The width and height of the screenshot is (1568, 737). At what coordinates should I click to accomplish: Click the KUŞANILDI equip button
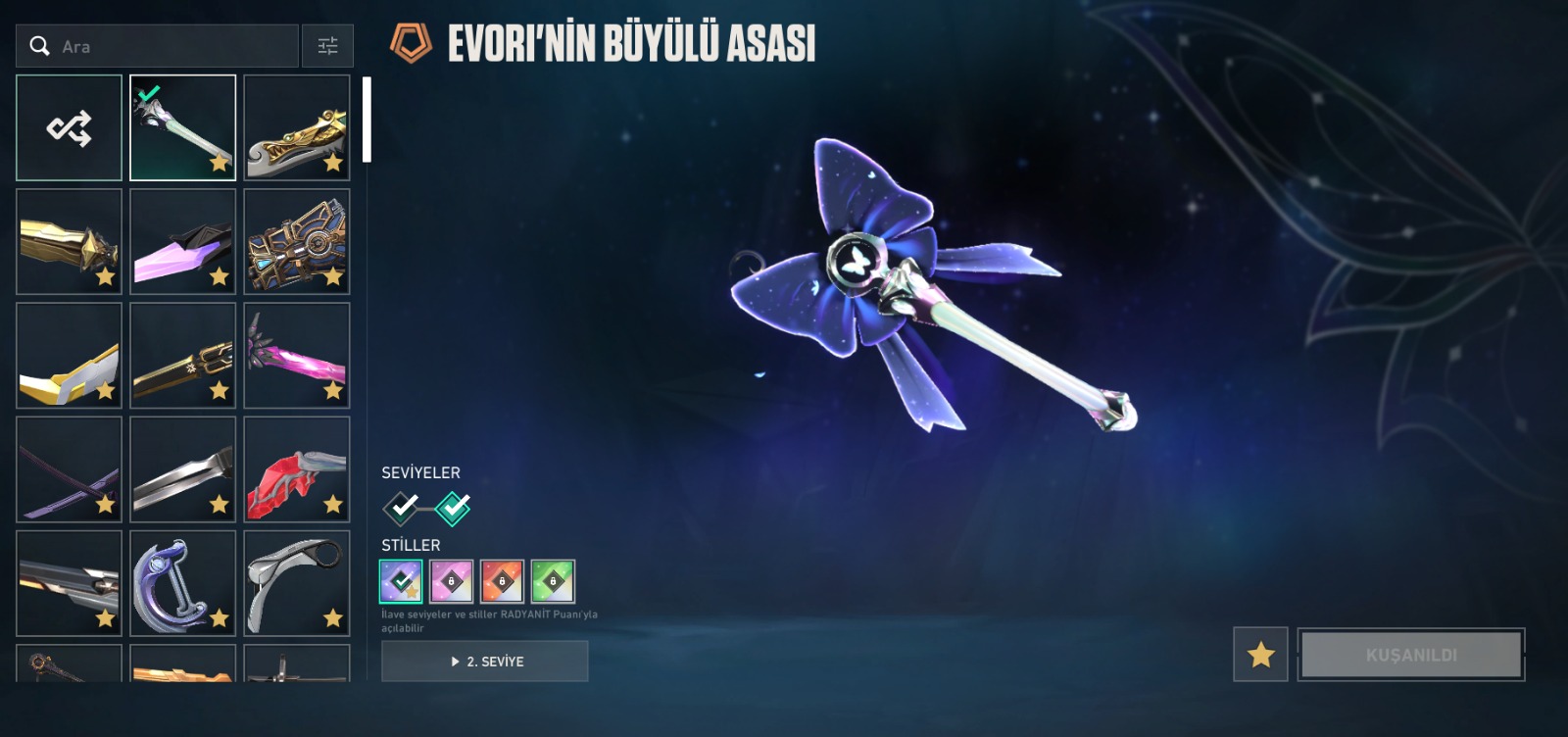[1411, 655]
